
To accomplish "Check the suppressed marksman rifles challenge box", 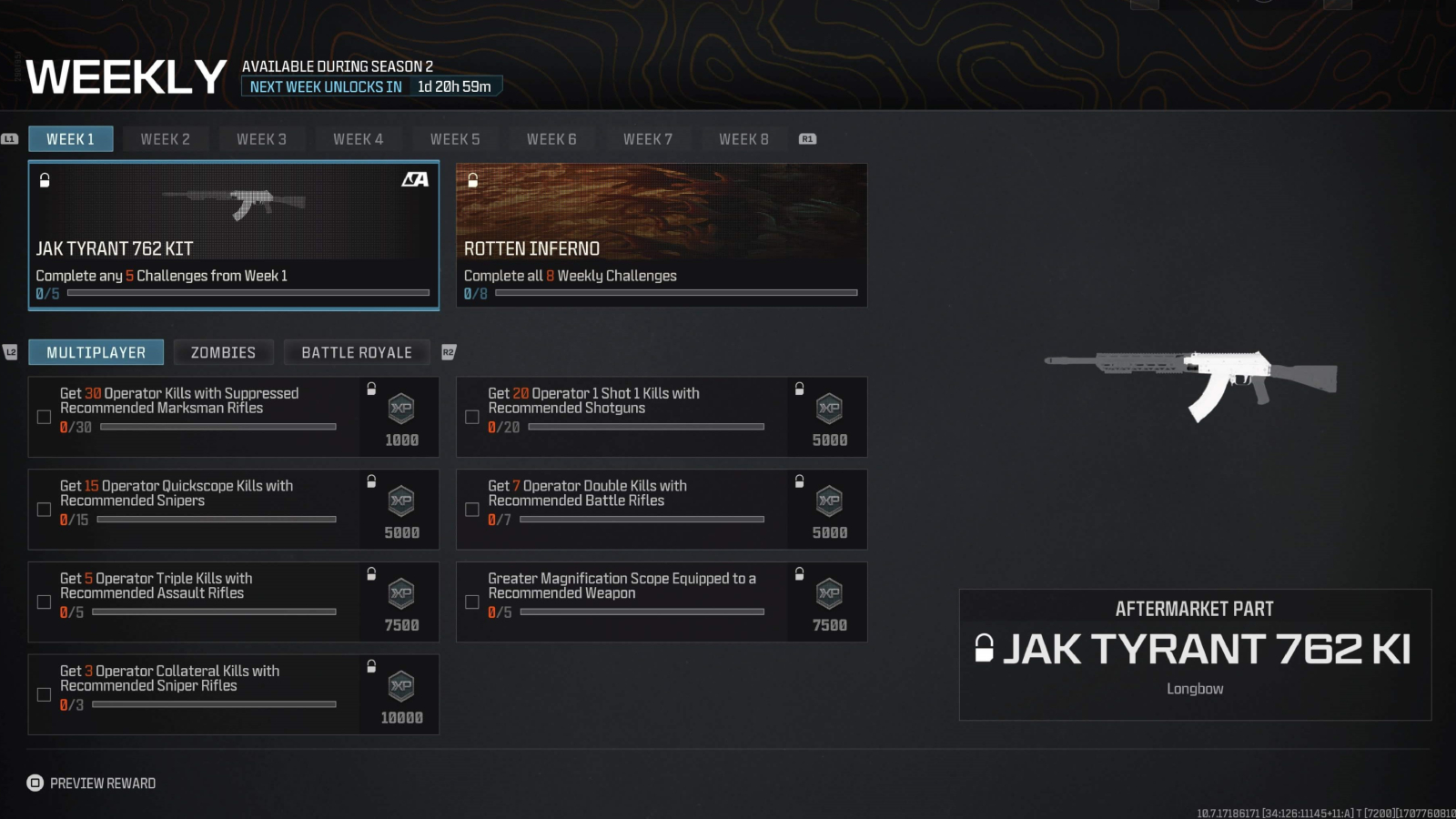I will coord(43,416).
